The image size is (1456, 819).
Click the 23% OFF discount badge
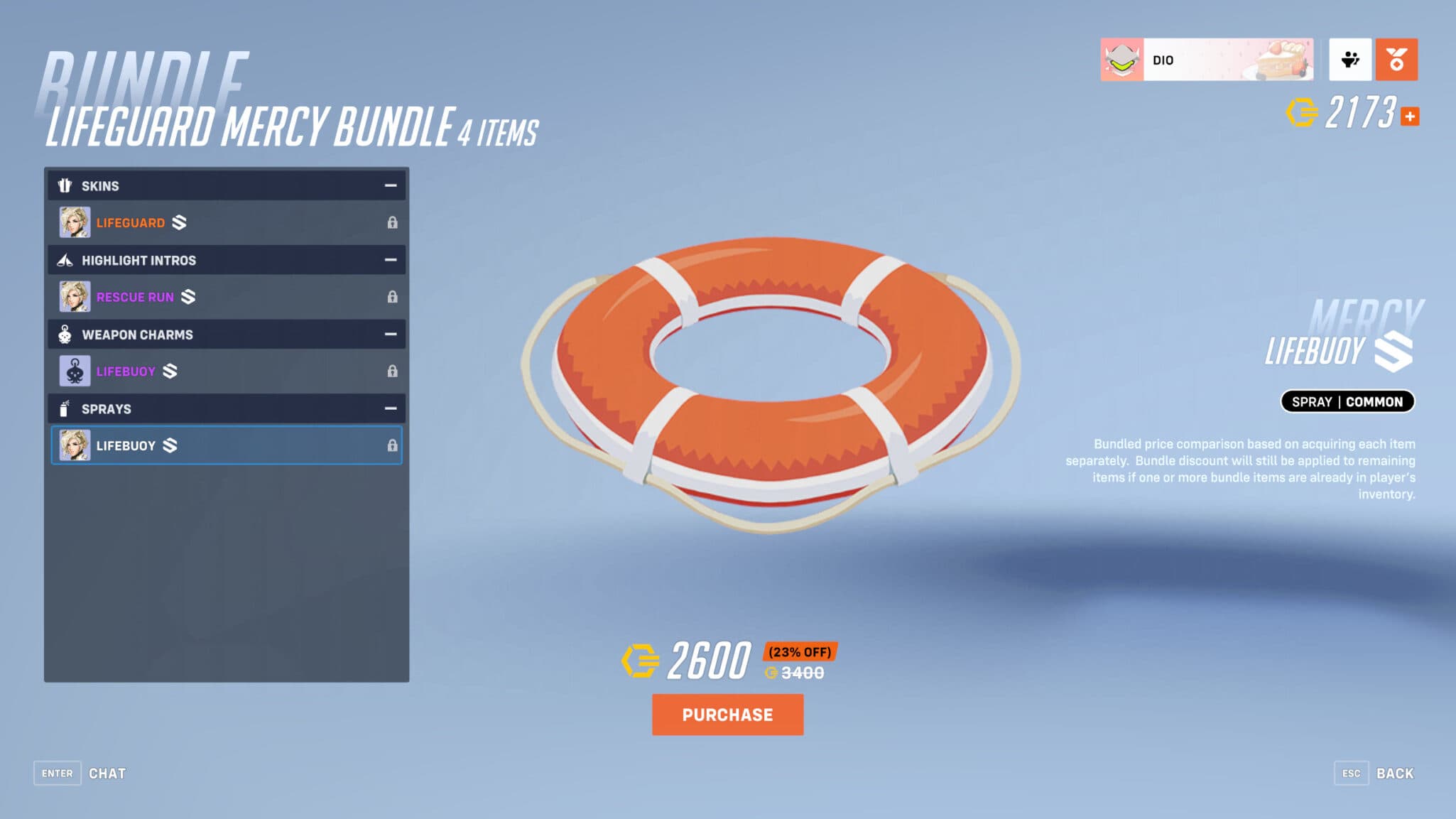coord(800,651)
